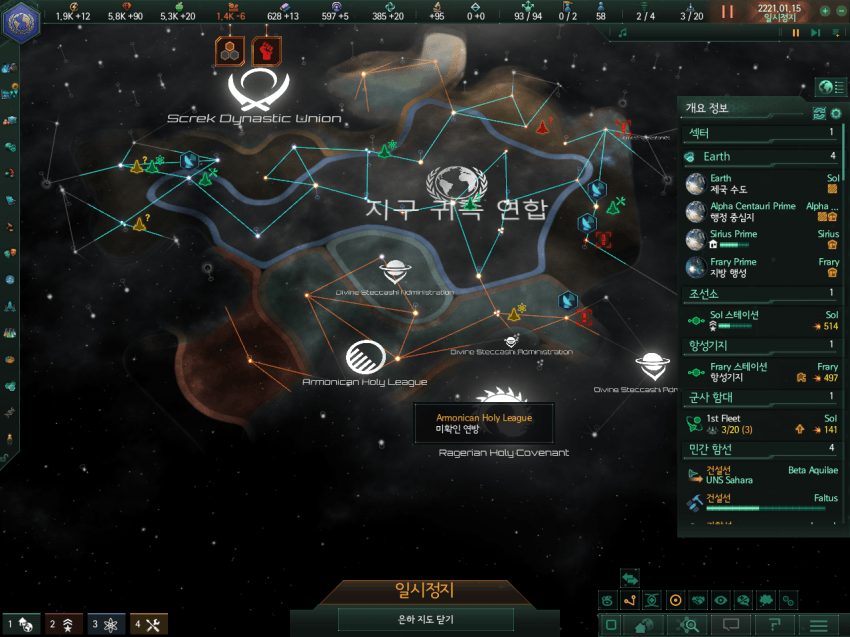Open the empire flag government panel
The width and height of the screenshot is (850, 637).
(17, 24)
